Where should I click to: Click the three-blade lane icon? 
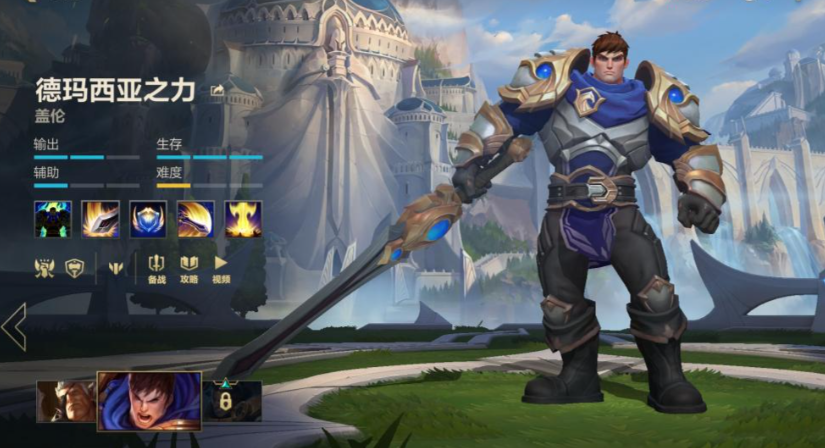114,267
